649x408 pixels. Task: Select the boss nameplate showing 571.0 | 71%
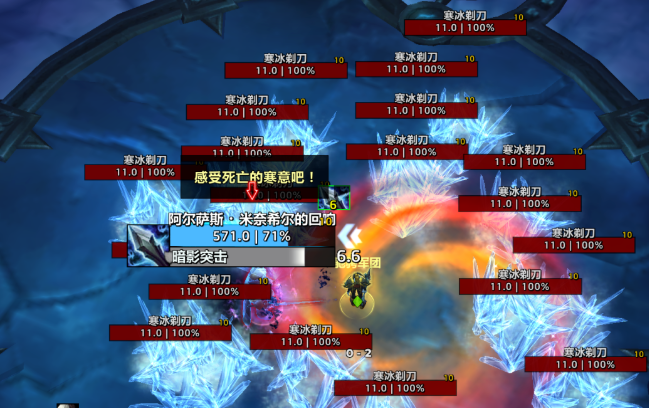(x=251, y=236)
